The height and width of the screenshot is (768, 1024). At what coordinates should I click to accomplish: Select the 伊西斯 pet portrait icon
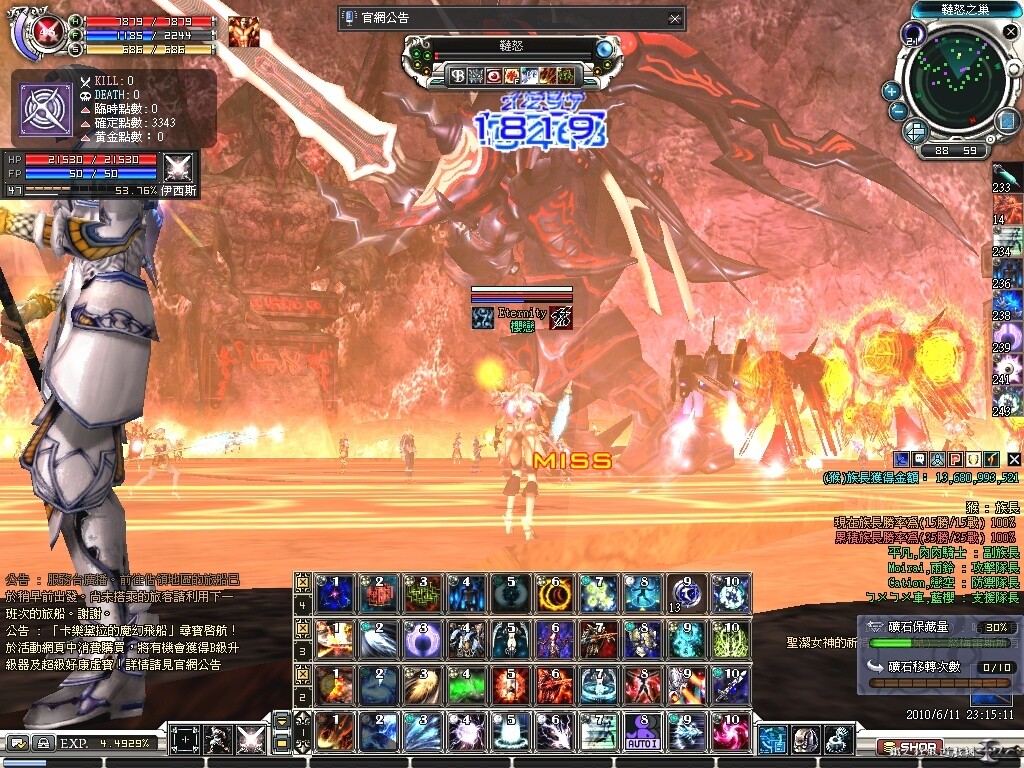click(179, 166)
